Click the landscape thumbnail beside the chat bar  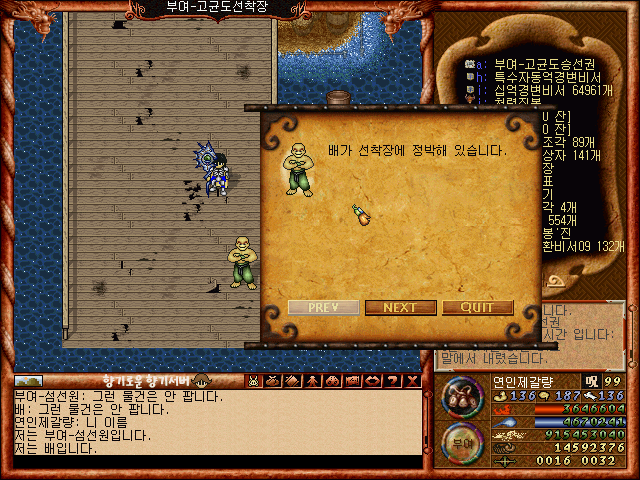29,381
